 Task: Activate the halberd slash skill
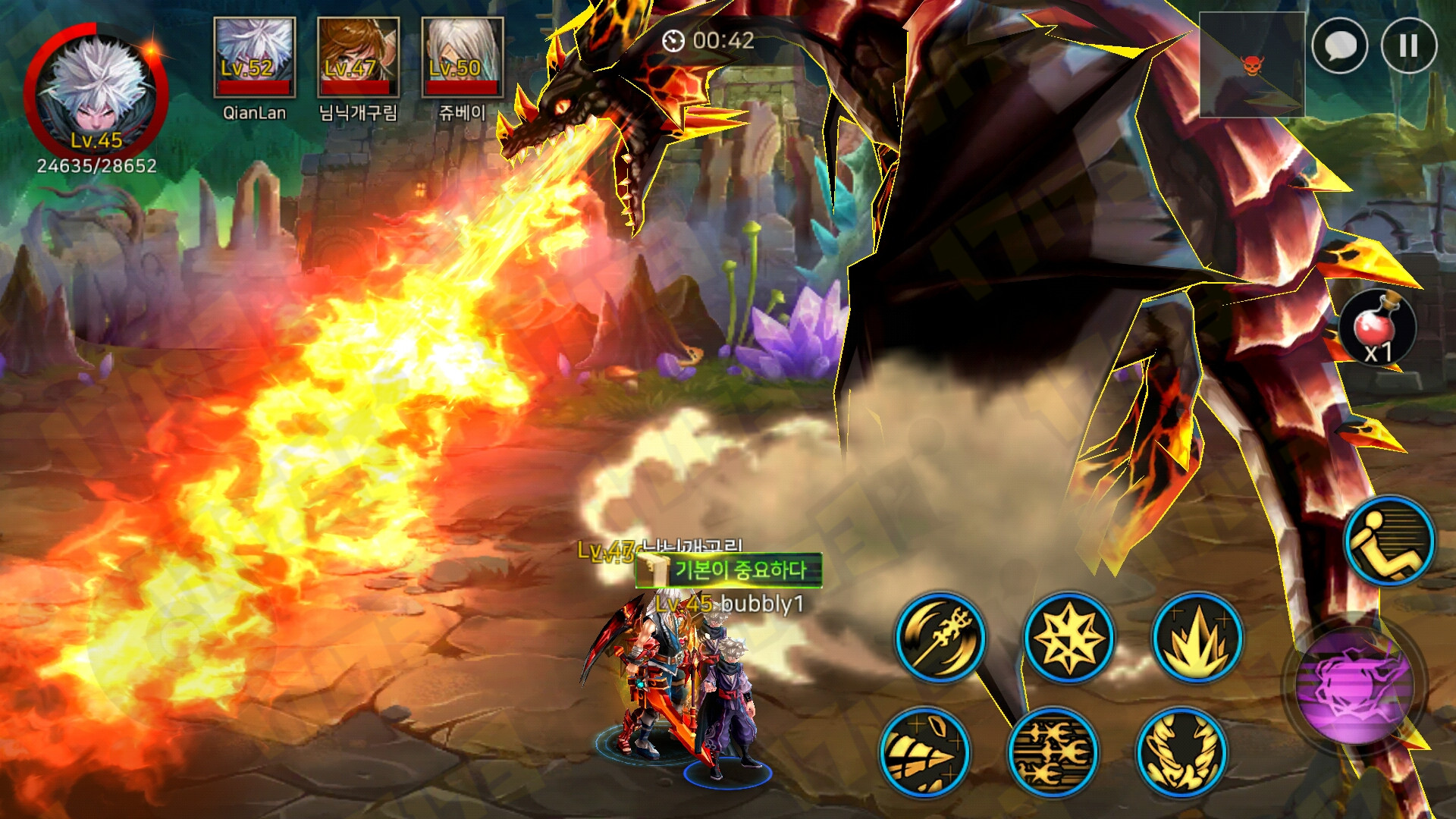tap(940, 637)
